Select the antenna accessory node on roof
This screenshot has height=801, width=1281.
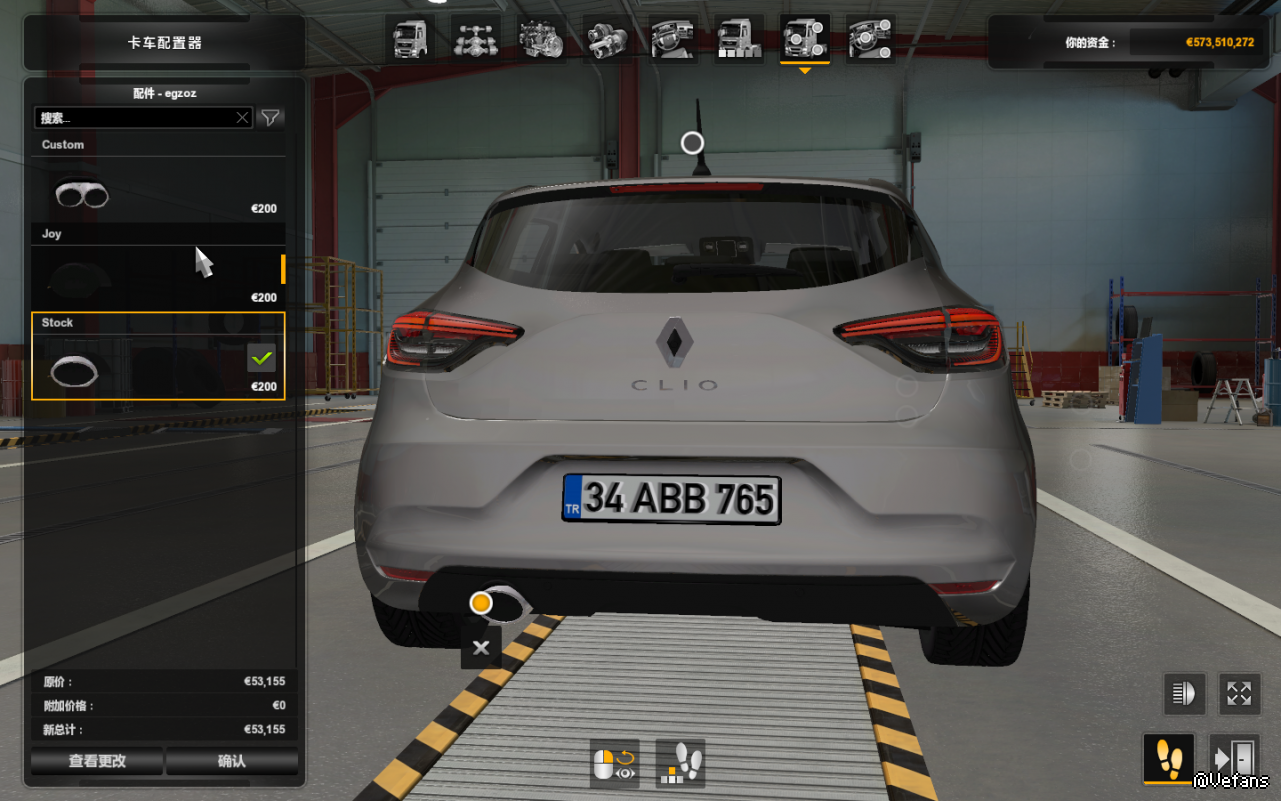click(x=692, y=143)
